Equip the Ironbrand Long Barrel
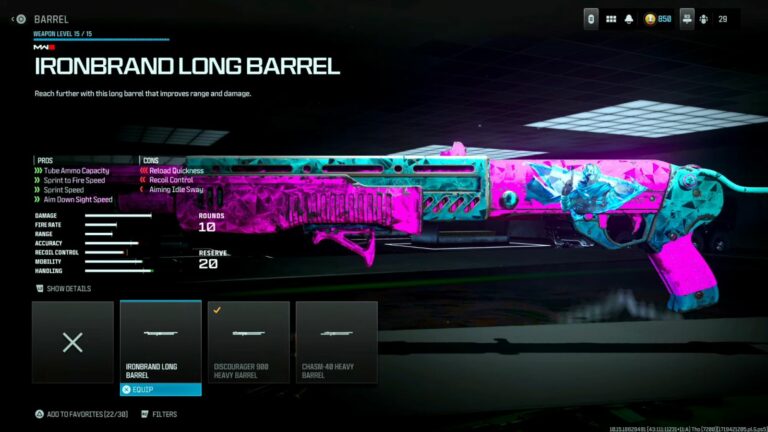 [160, 389]
